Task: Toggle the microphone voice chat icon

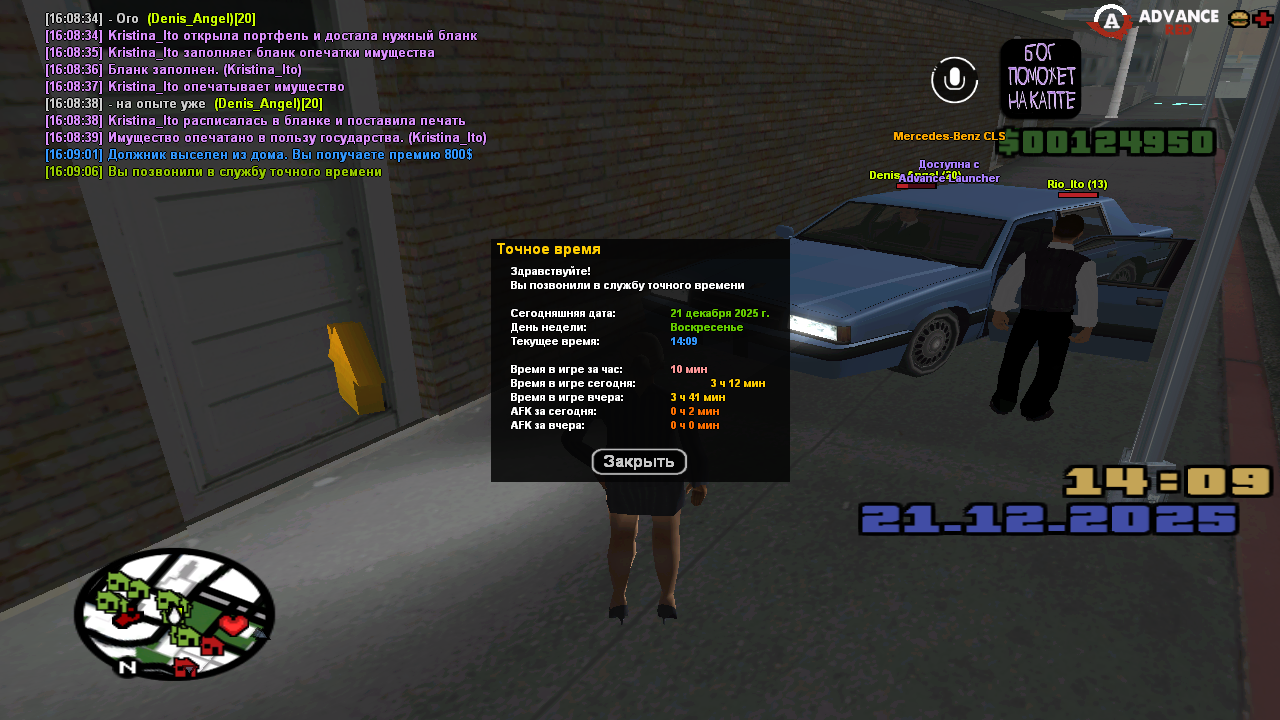Action: tap(954, 79)
